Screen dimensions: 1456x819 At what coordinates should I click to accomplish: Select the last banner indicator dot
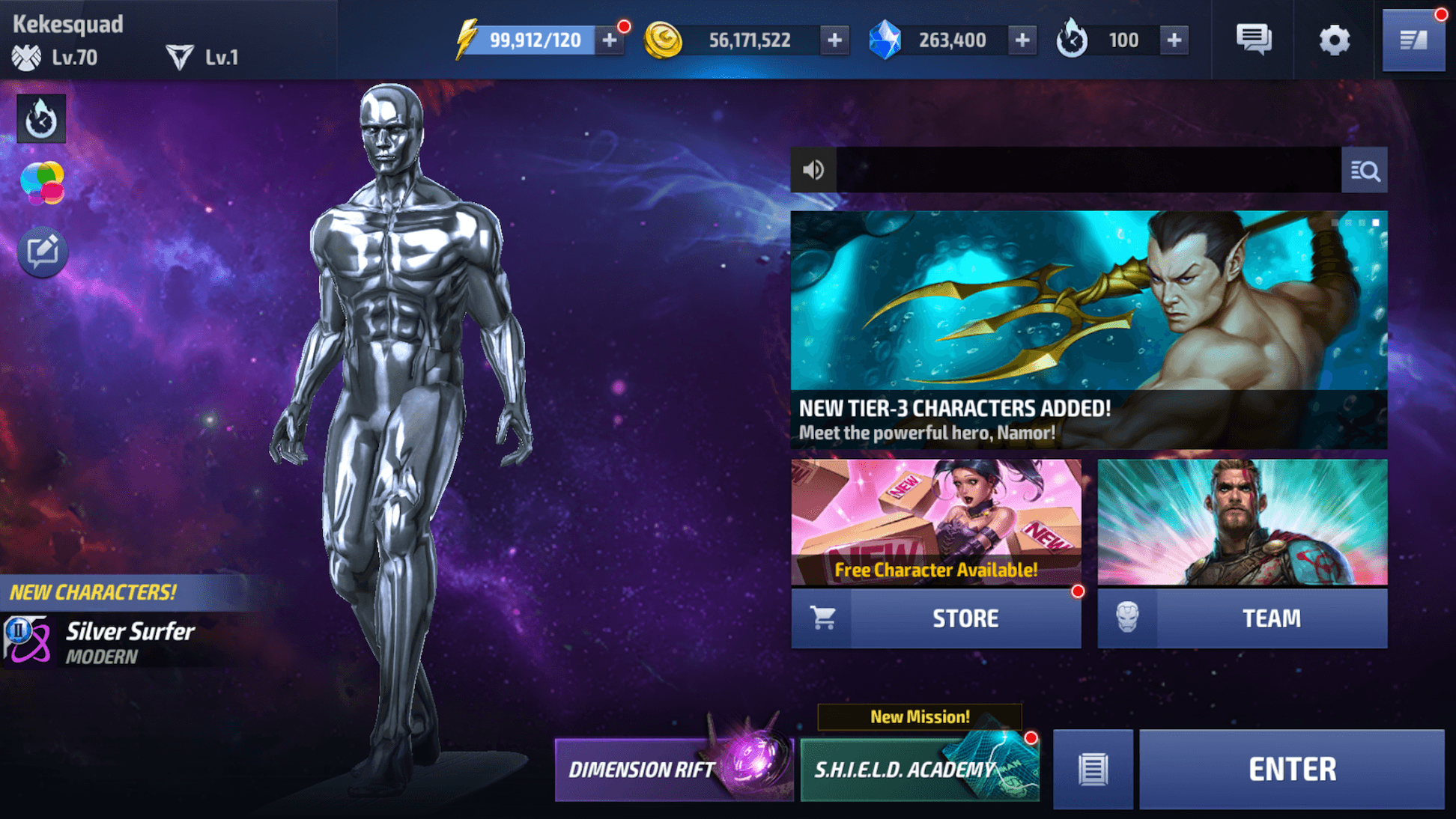click(1377, 223)
